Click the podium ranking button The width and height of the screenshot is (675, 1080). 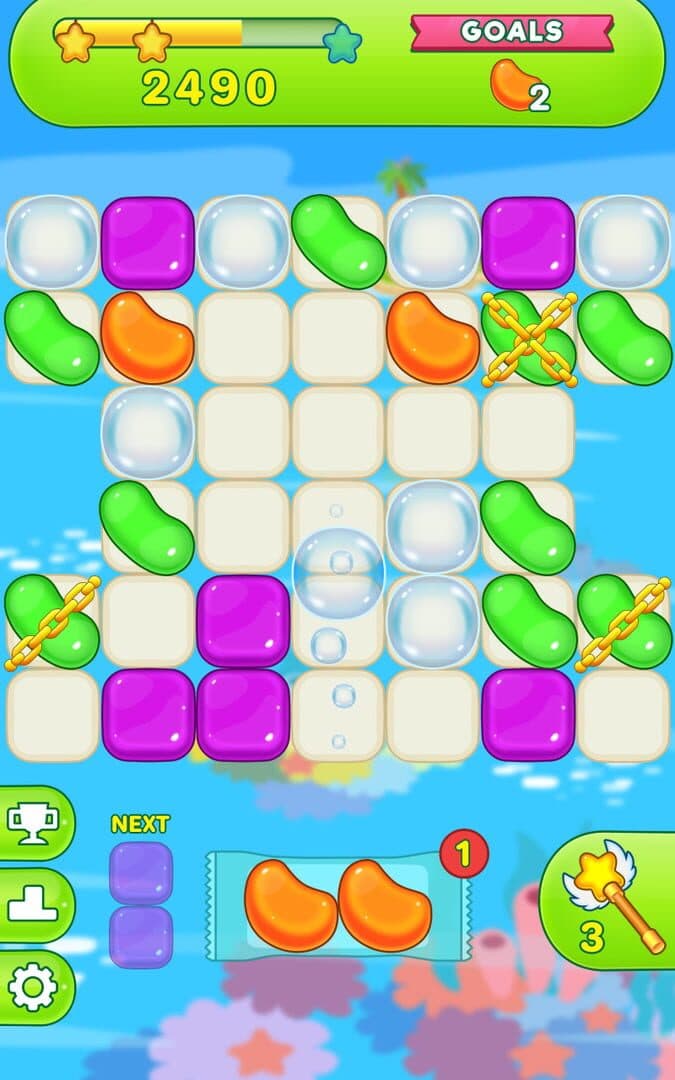pos(34,905)
